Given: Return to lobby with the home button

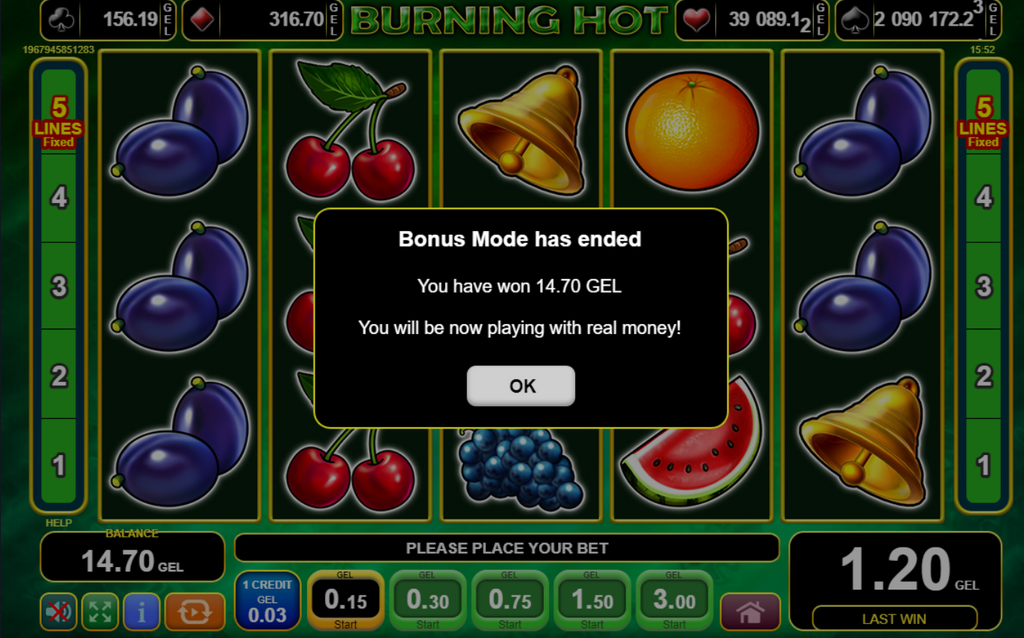Looking at the screenshot, I should tap(749, 611).
